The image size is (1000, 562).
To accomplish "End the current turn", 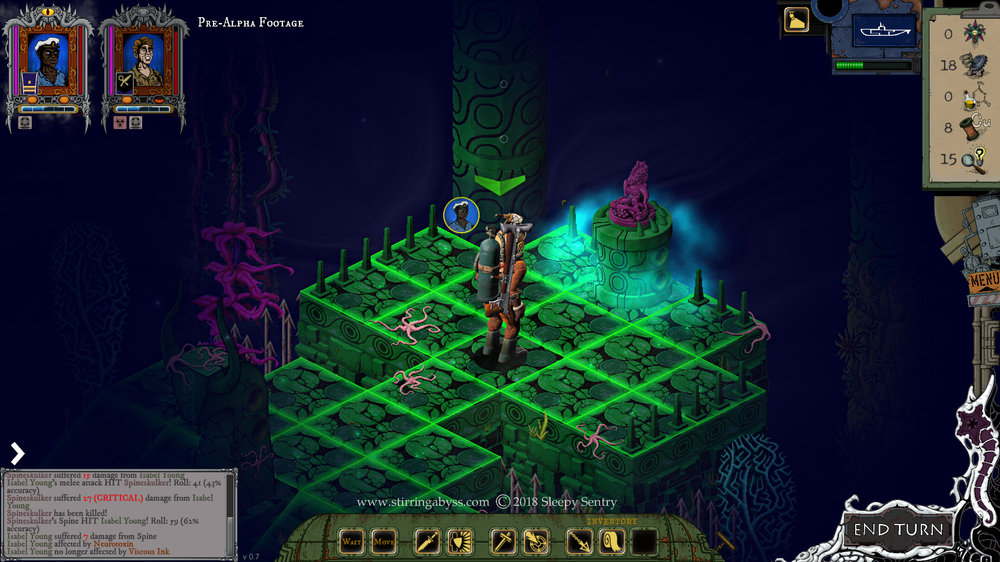I will tap(897, 529).
